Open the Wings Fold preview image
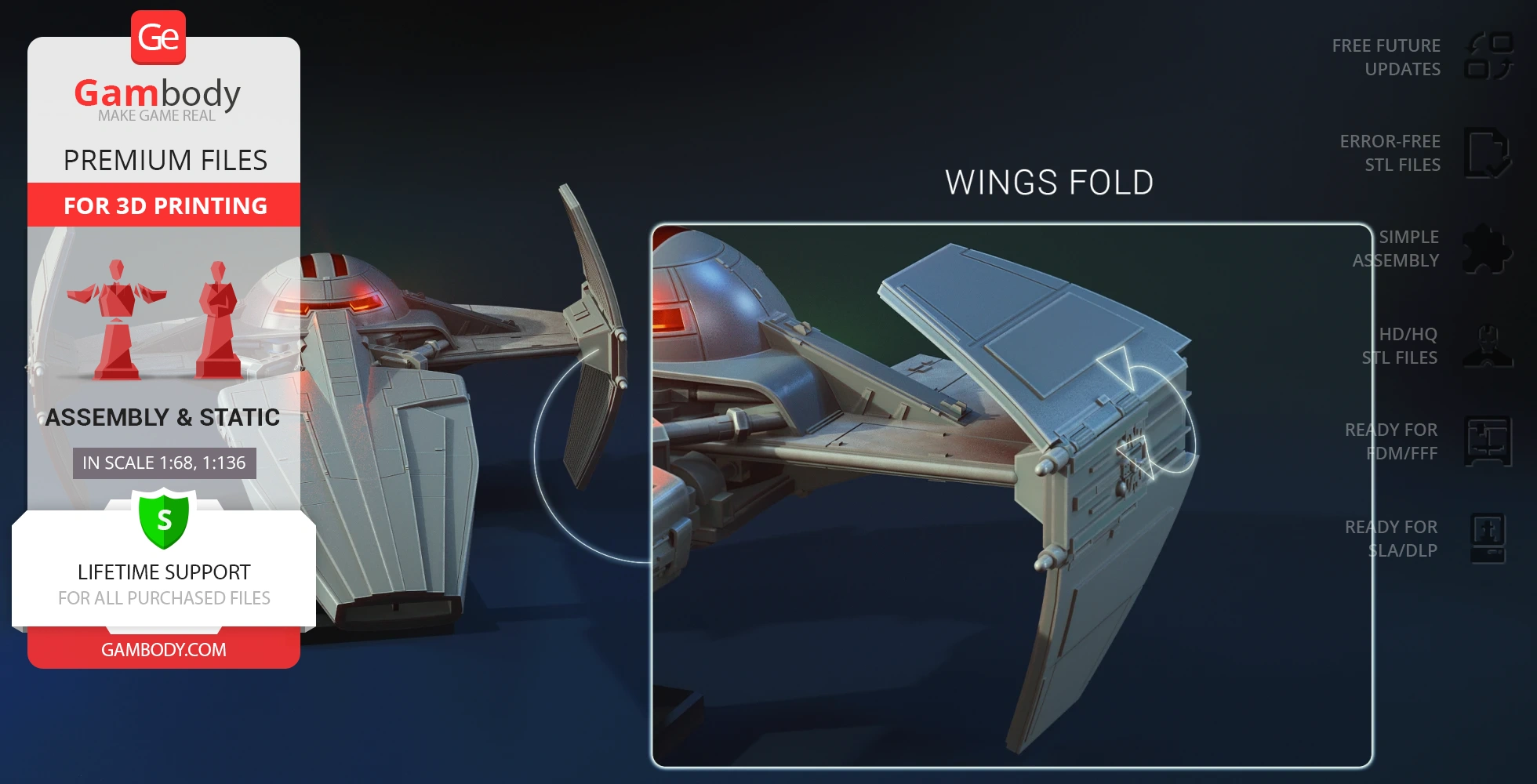The width and height of the screenshot is (1537, 784). pos(1012,495)
